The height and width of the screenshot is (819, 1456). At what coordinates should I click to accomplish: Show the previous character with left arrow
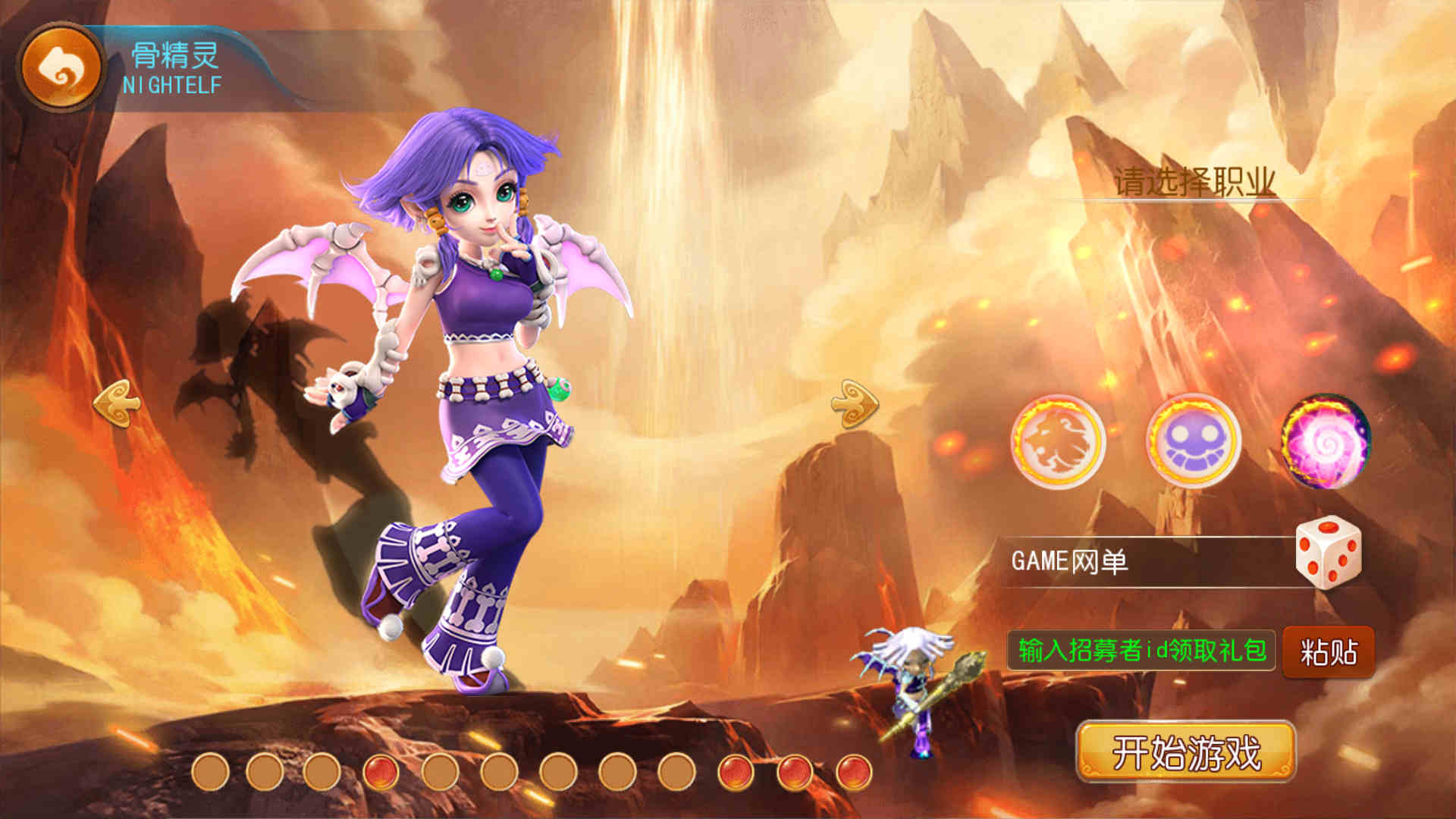(116, 403)
